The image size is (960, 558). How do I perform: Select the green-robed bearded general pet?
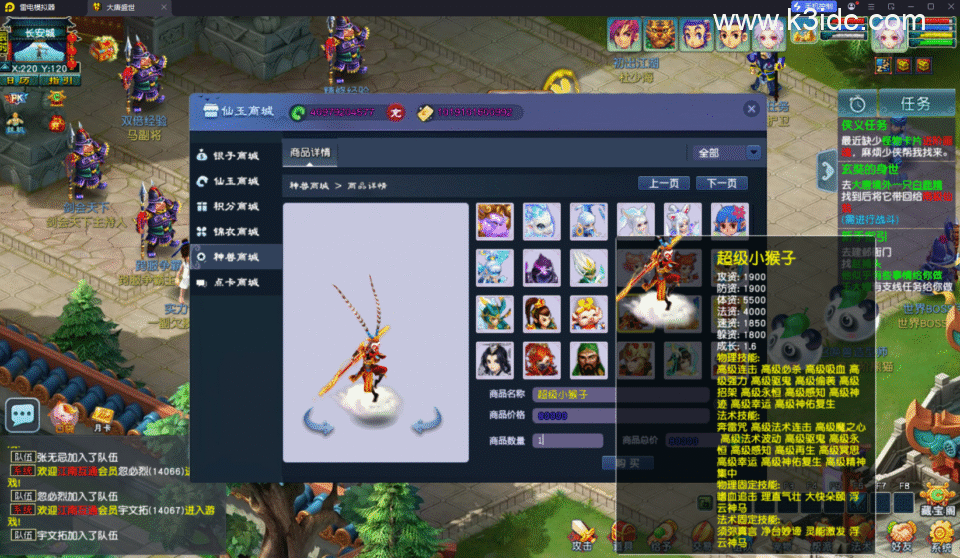coord(589,360)
